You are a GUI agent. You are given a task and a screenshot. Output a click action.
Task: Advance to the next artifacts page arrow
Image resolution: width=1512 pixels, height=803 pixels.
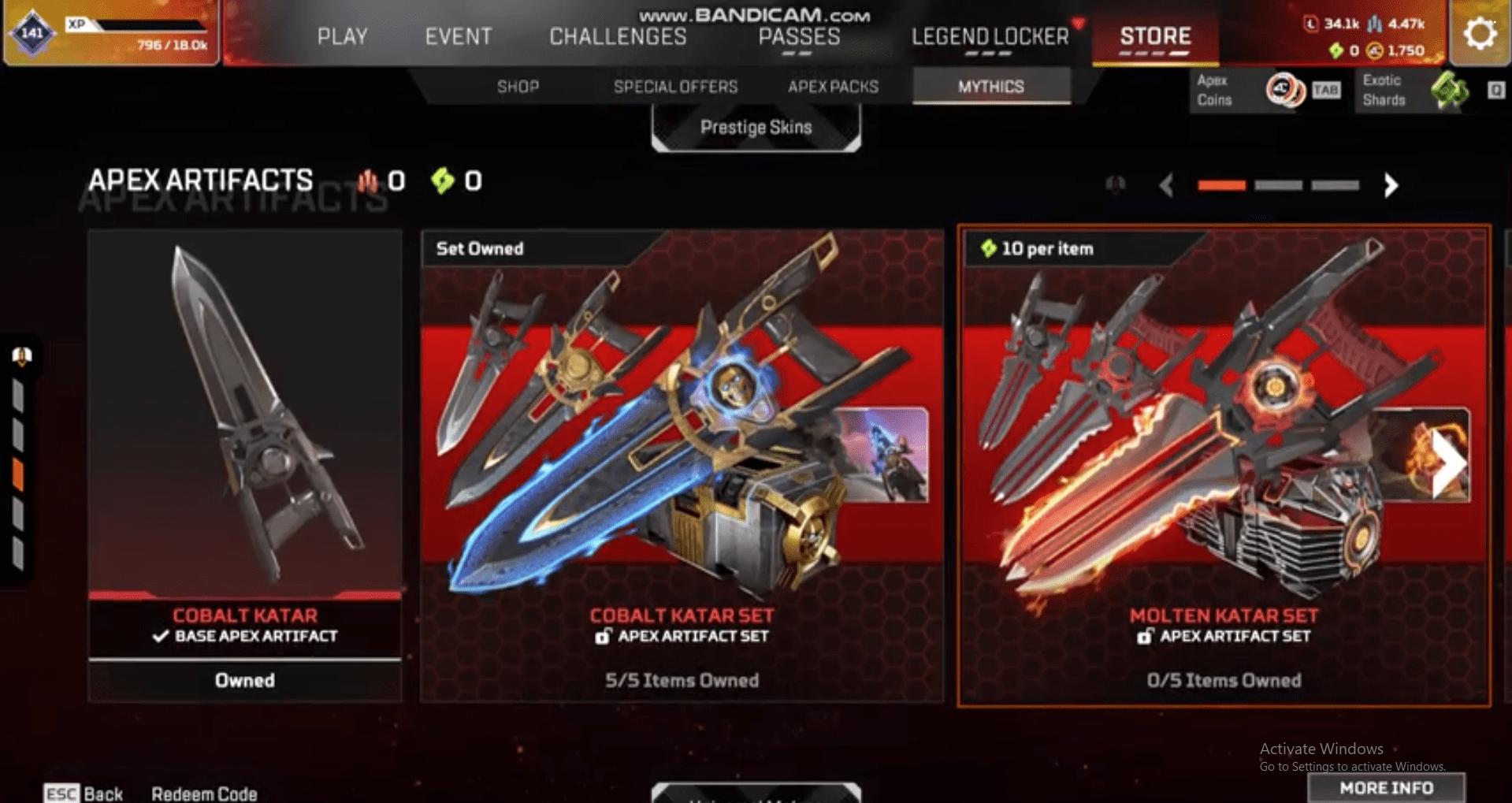coord(1389,186)
